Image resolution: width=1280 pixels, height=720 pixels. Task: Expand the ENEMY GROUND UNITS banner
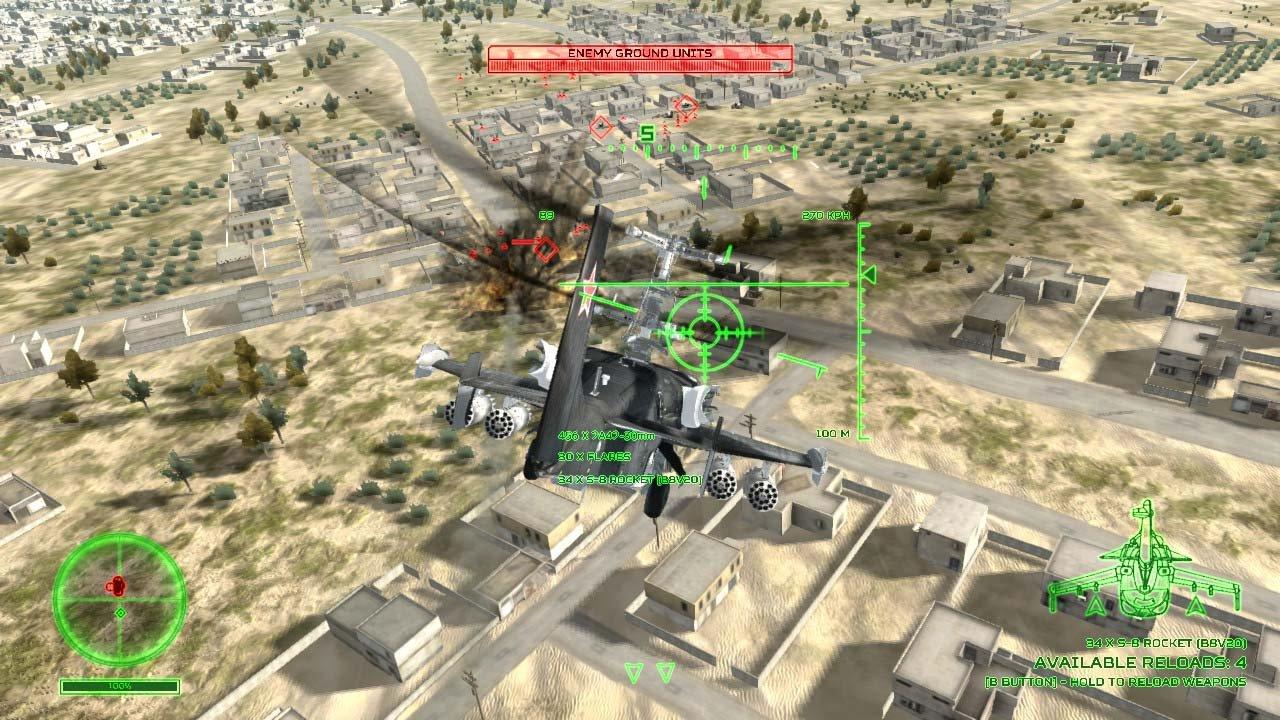(640, 53)
